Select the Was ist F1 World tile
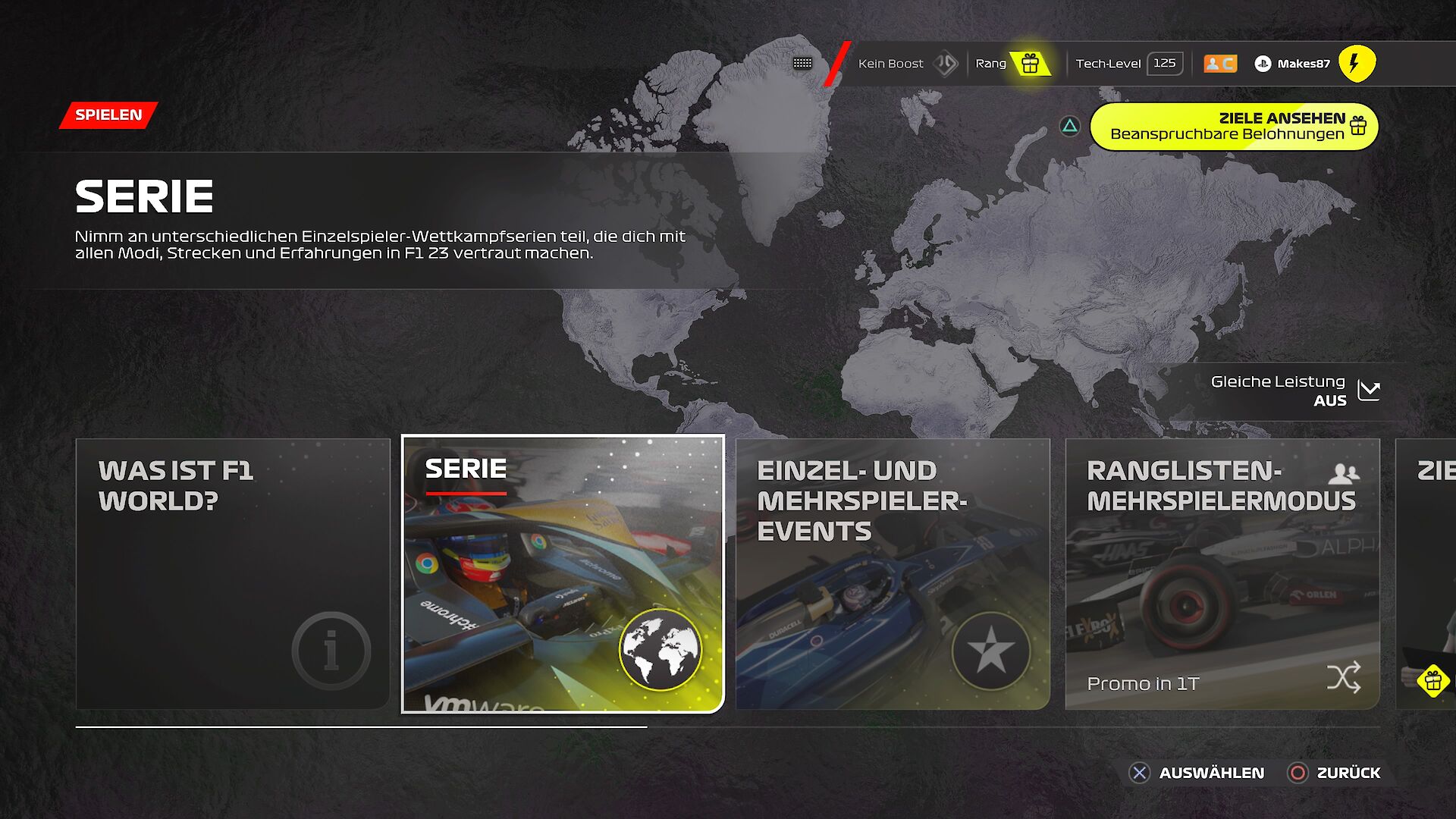The image size is (1456, 819). coord(233,574)
